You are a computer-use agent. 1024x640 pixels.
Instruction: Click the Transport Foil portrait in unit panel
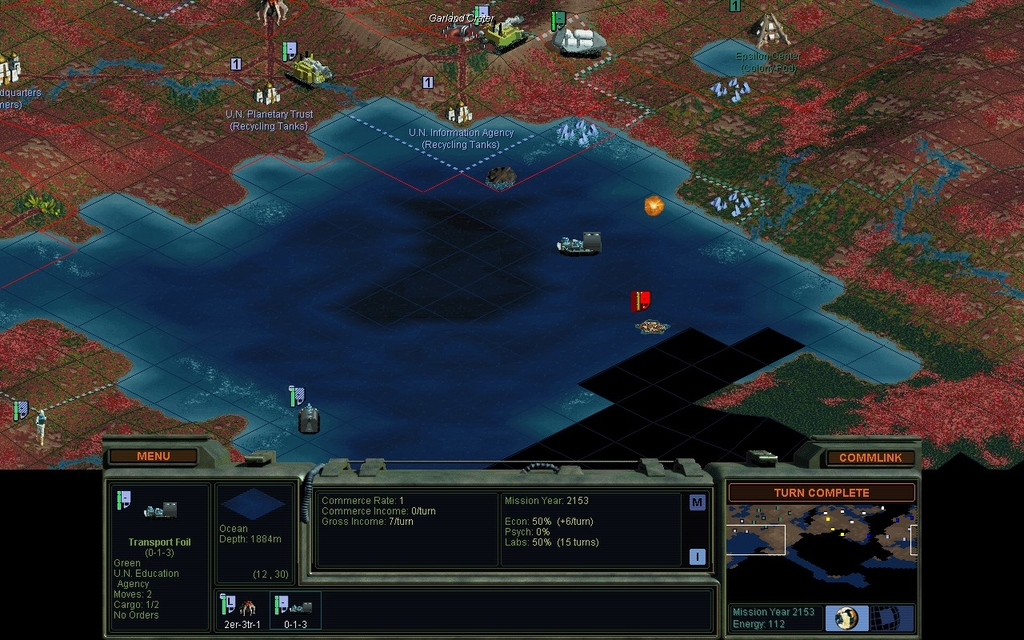pos(160,511)
